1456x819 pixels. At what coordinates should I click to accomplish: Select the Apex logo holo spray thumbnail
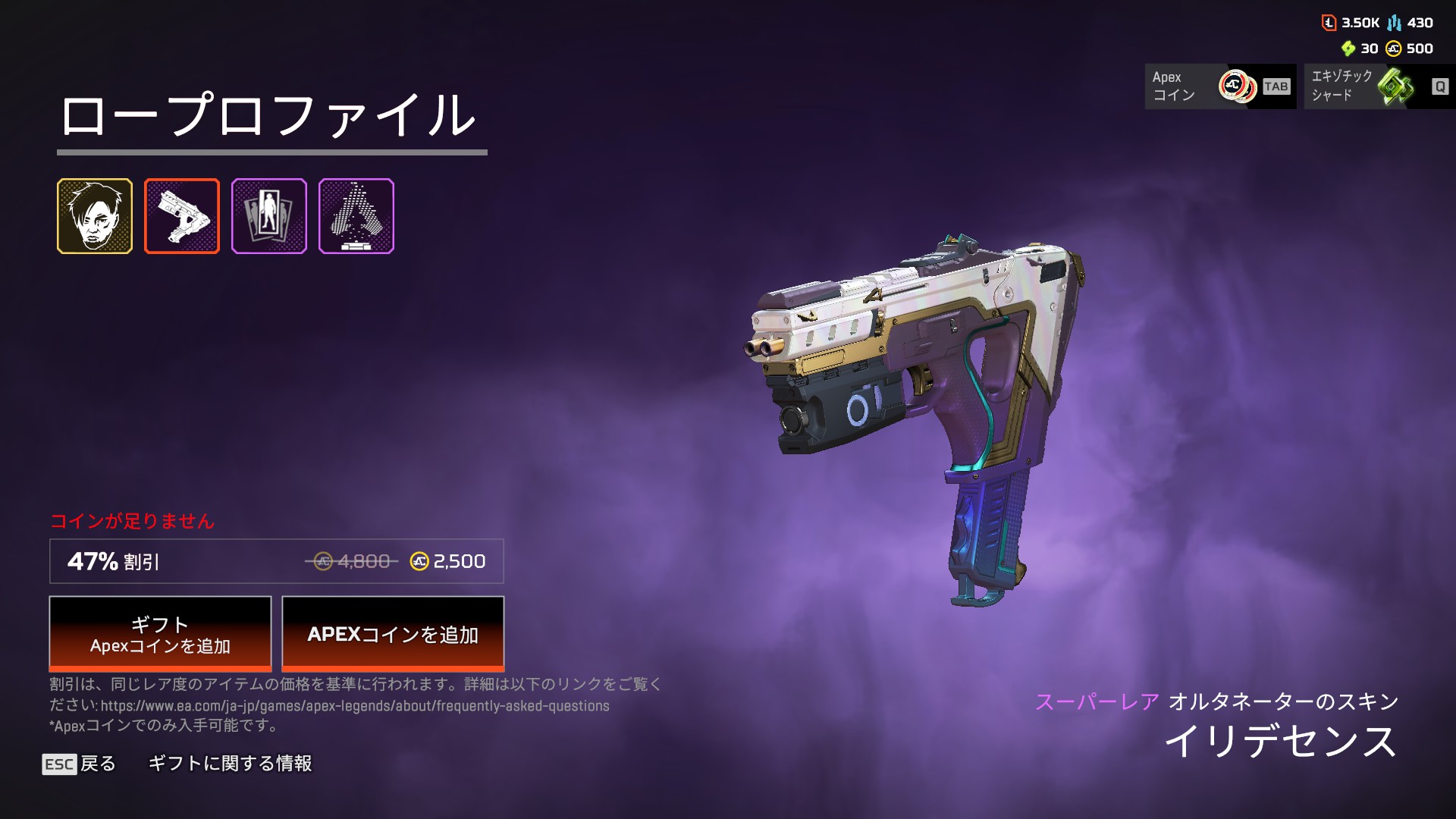[356, 216]
